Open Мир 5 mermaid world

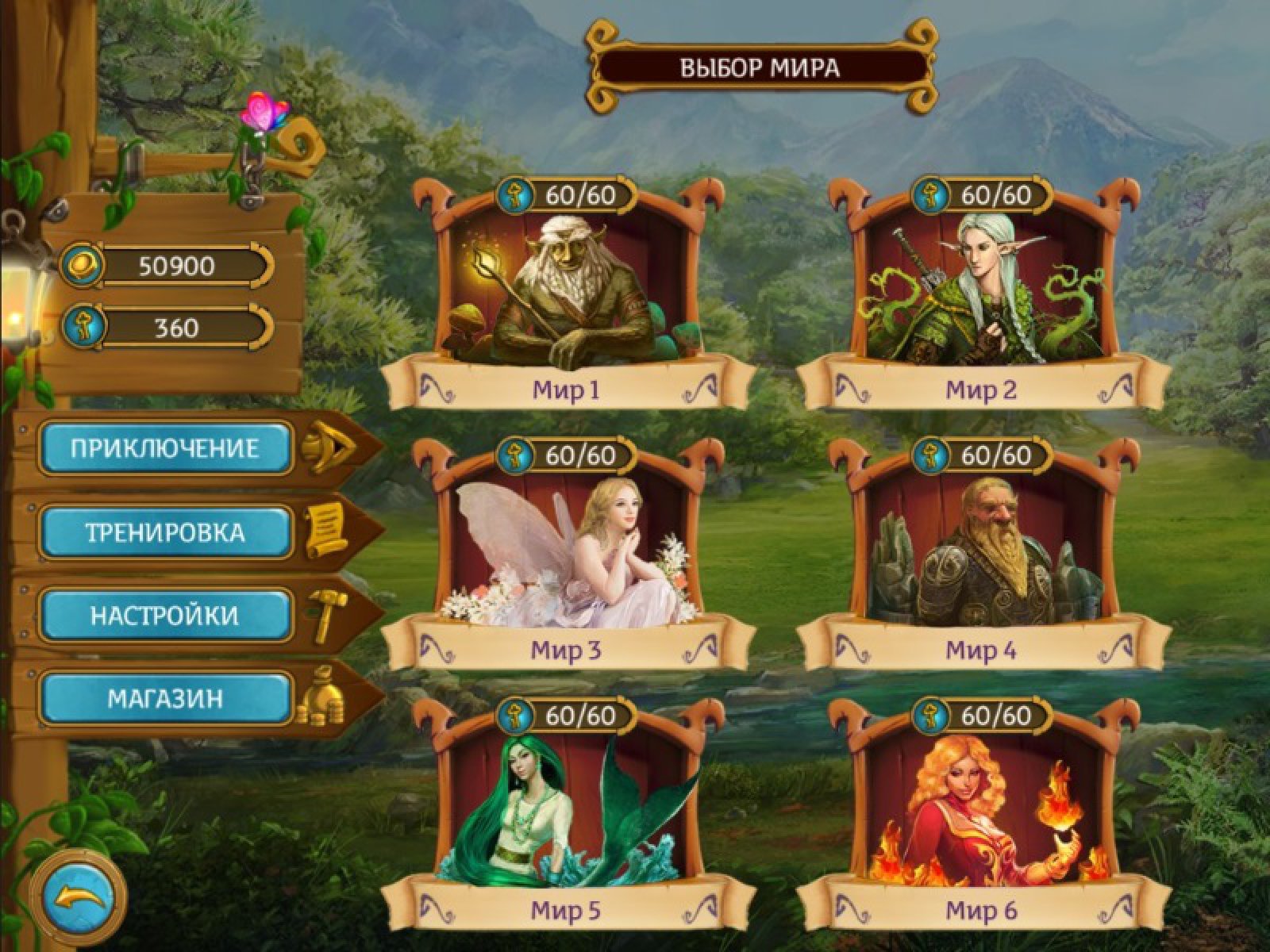[566, 813]
